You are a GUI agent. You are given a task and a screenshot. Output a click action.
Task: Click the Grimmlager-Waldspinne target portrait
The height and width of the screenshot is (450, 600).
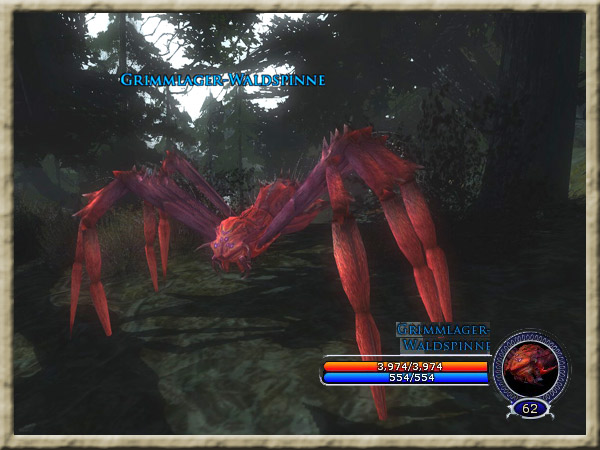point(529,367)
